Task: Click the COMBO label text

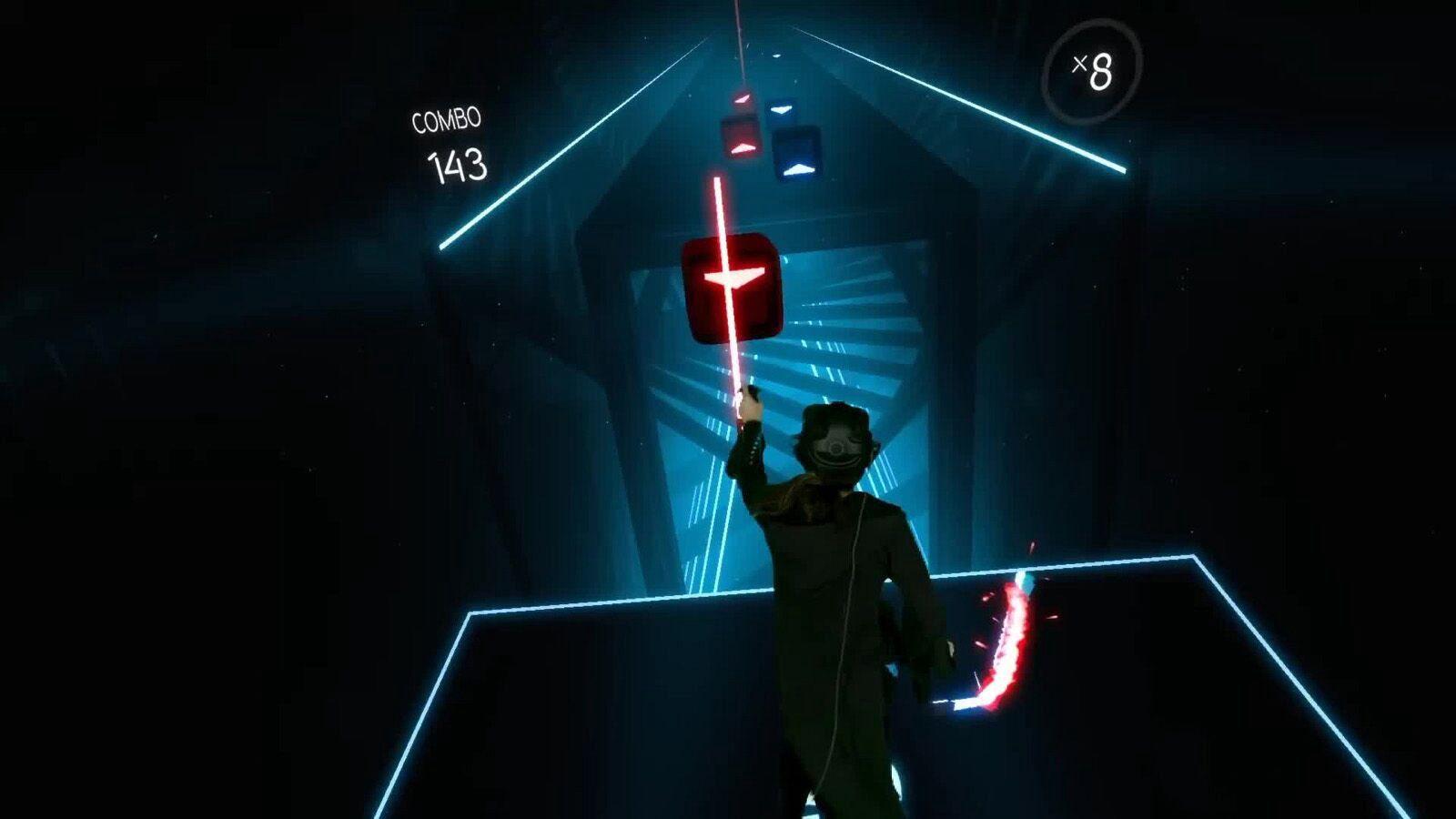Action: [445, 118]
